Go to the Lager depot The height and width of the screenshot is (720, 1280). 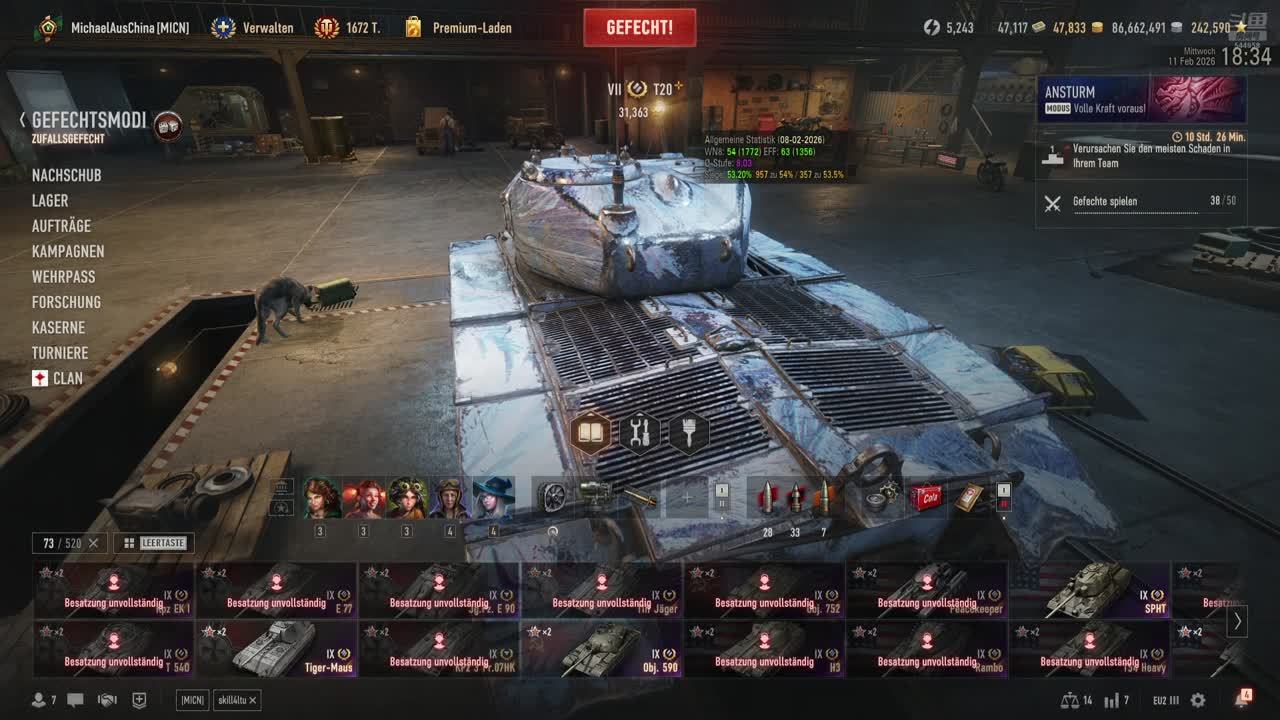point(50,201)
